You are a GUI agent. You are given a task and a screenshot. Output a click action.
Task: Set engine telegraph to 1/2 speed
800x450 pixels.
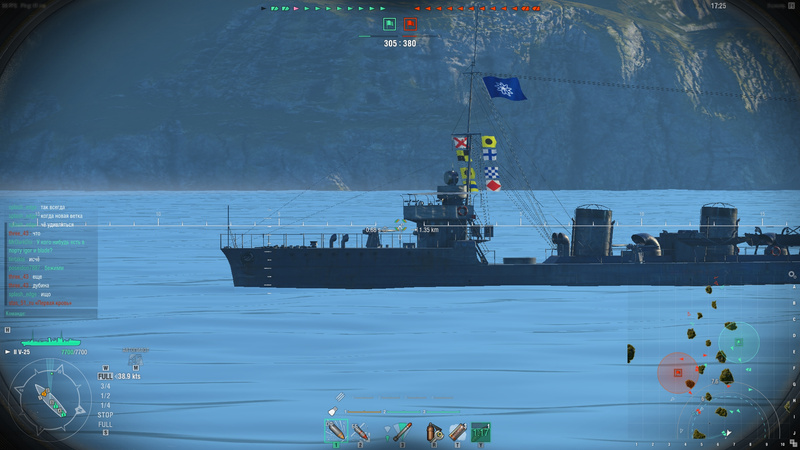(105, 396)
